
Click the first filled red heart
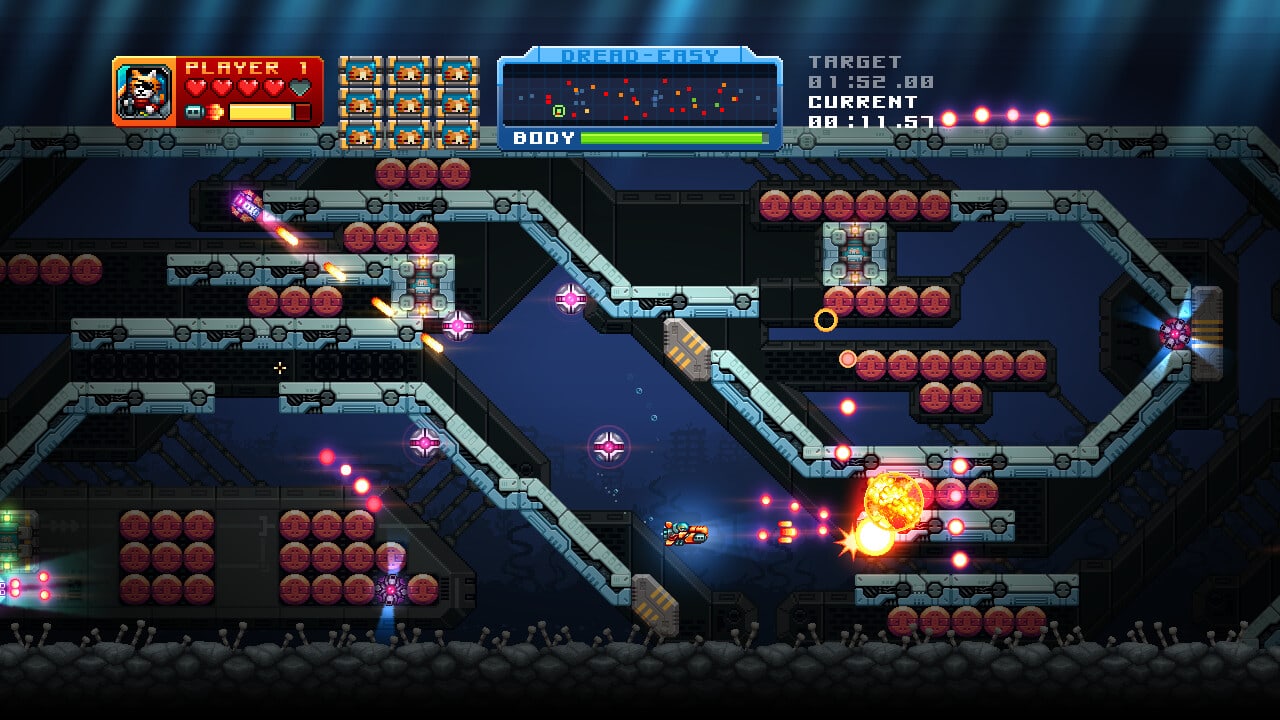click(196, 86)
